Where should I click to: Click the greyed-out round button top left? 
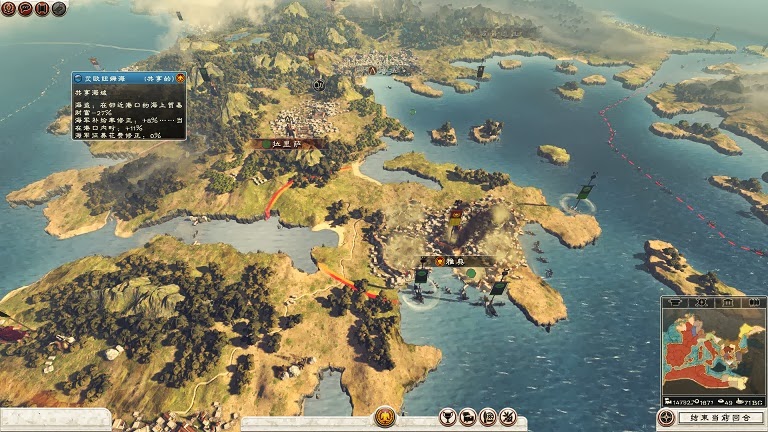(x=59, y=9)
